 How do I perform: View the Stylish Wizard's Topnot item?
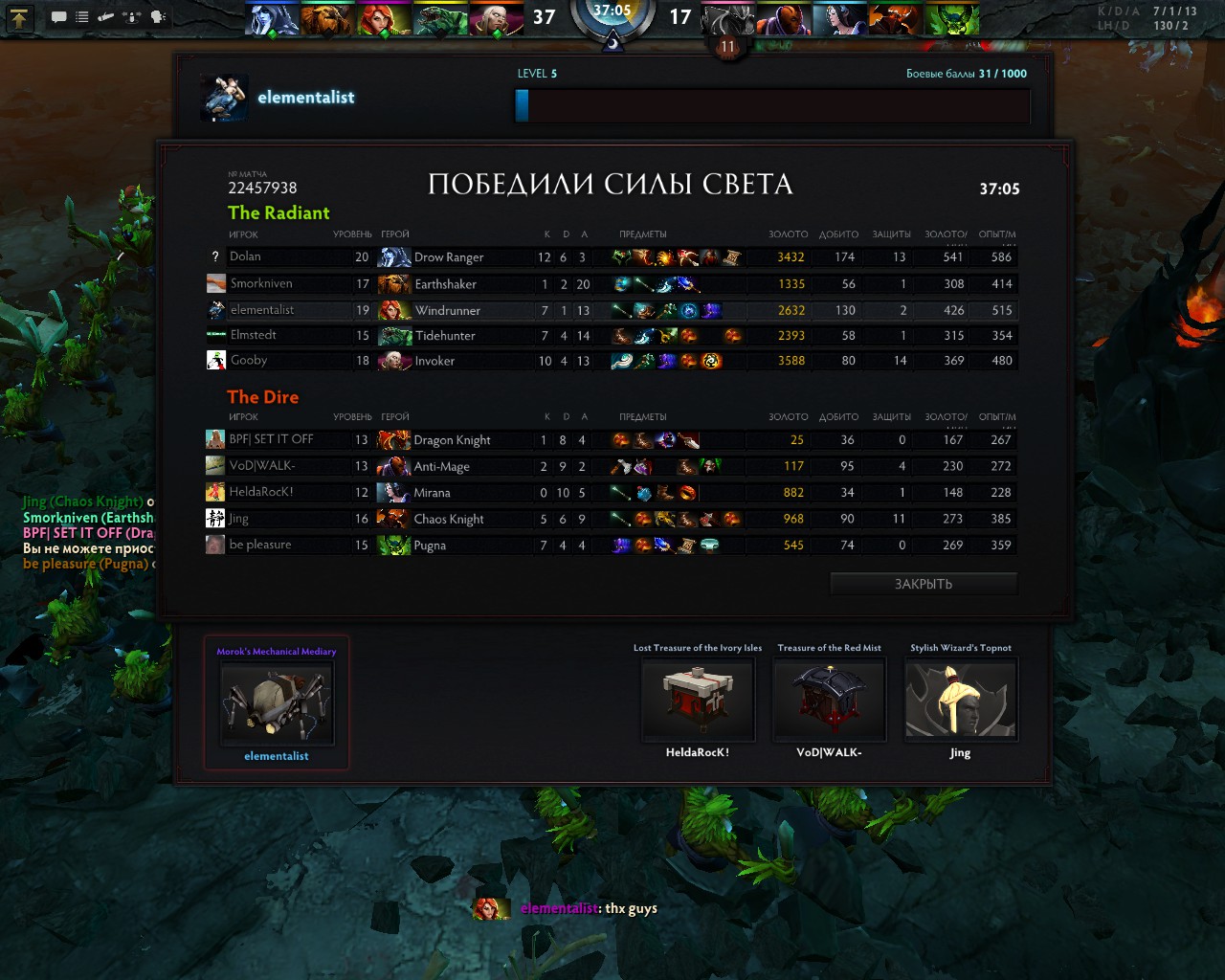click(960, 700)
